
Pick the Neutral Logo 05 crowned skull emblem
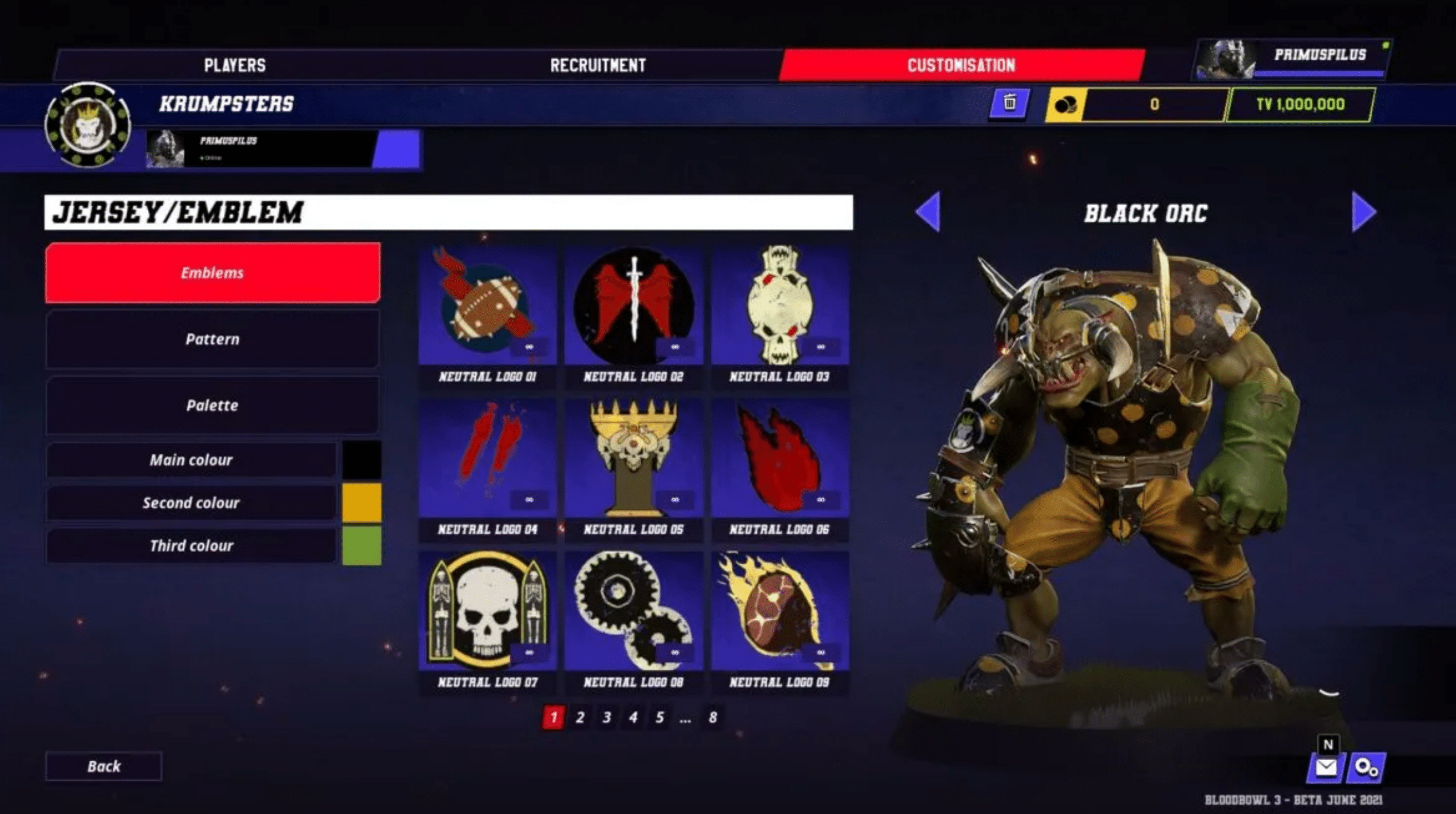[x=633, y=458]
